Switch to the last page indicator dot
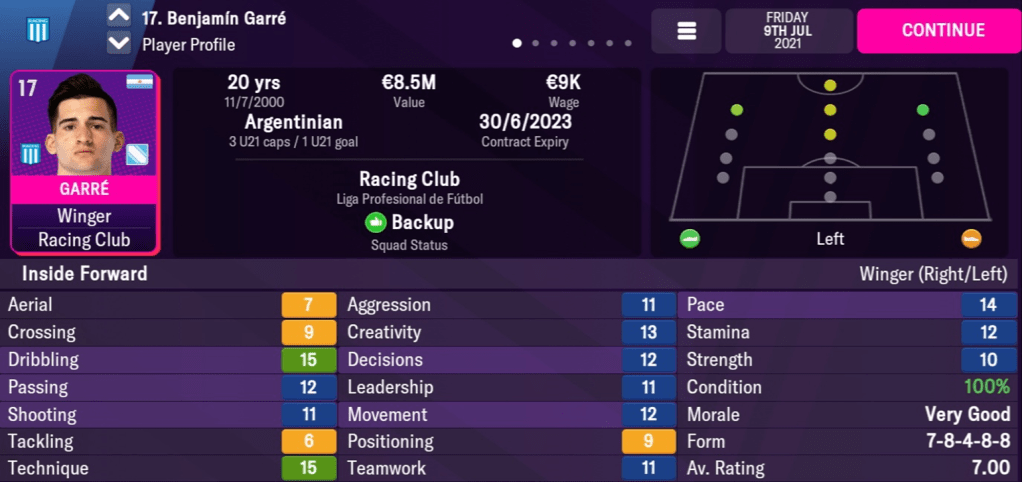The width and height of the screenshot is (1022, 482). point(628,44)
